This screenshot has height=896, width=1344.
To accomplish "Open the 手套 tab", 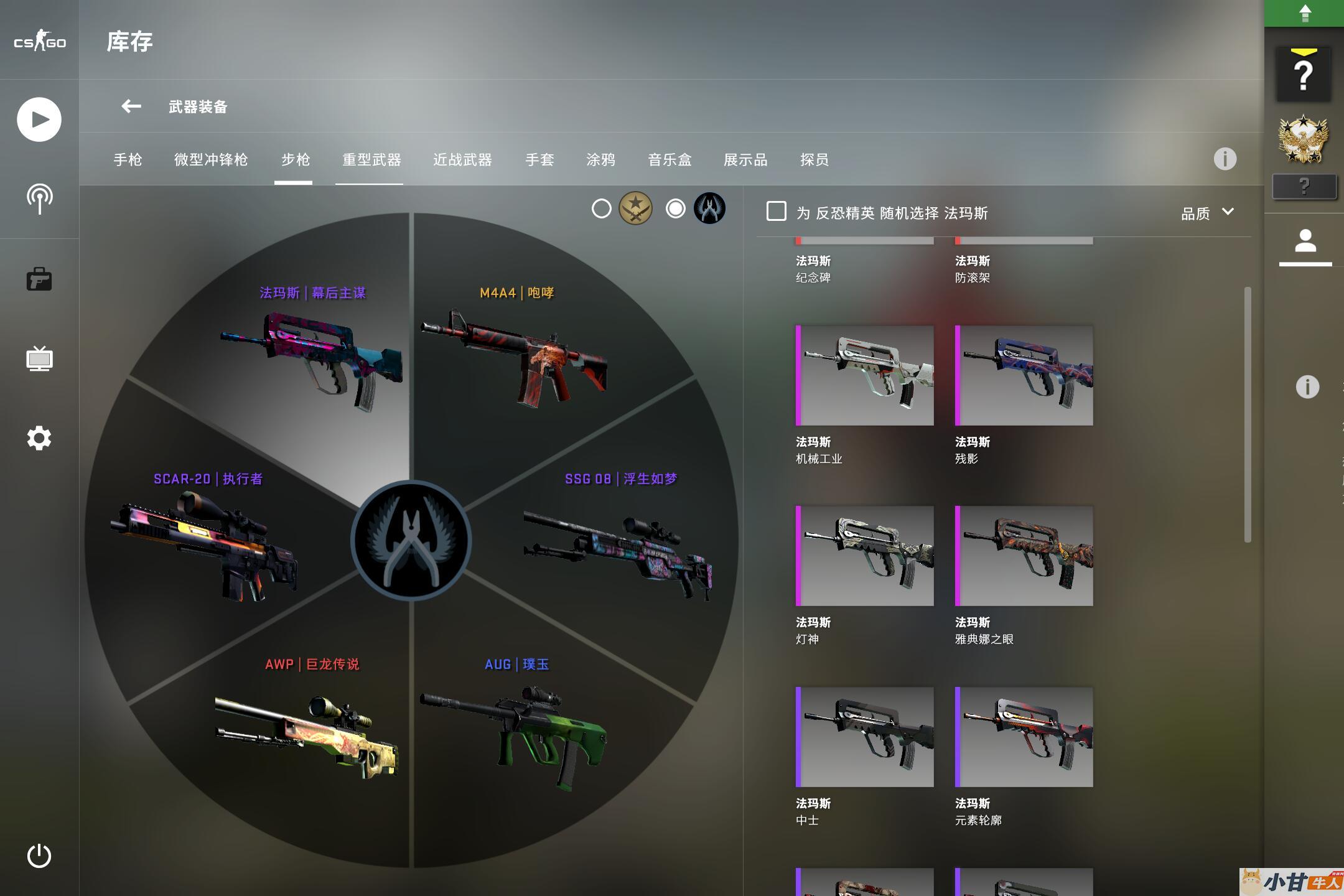I will (539, 160).
